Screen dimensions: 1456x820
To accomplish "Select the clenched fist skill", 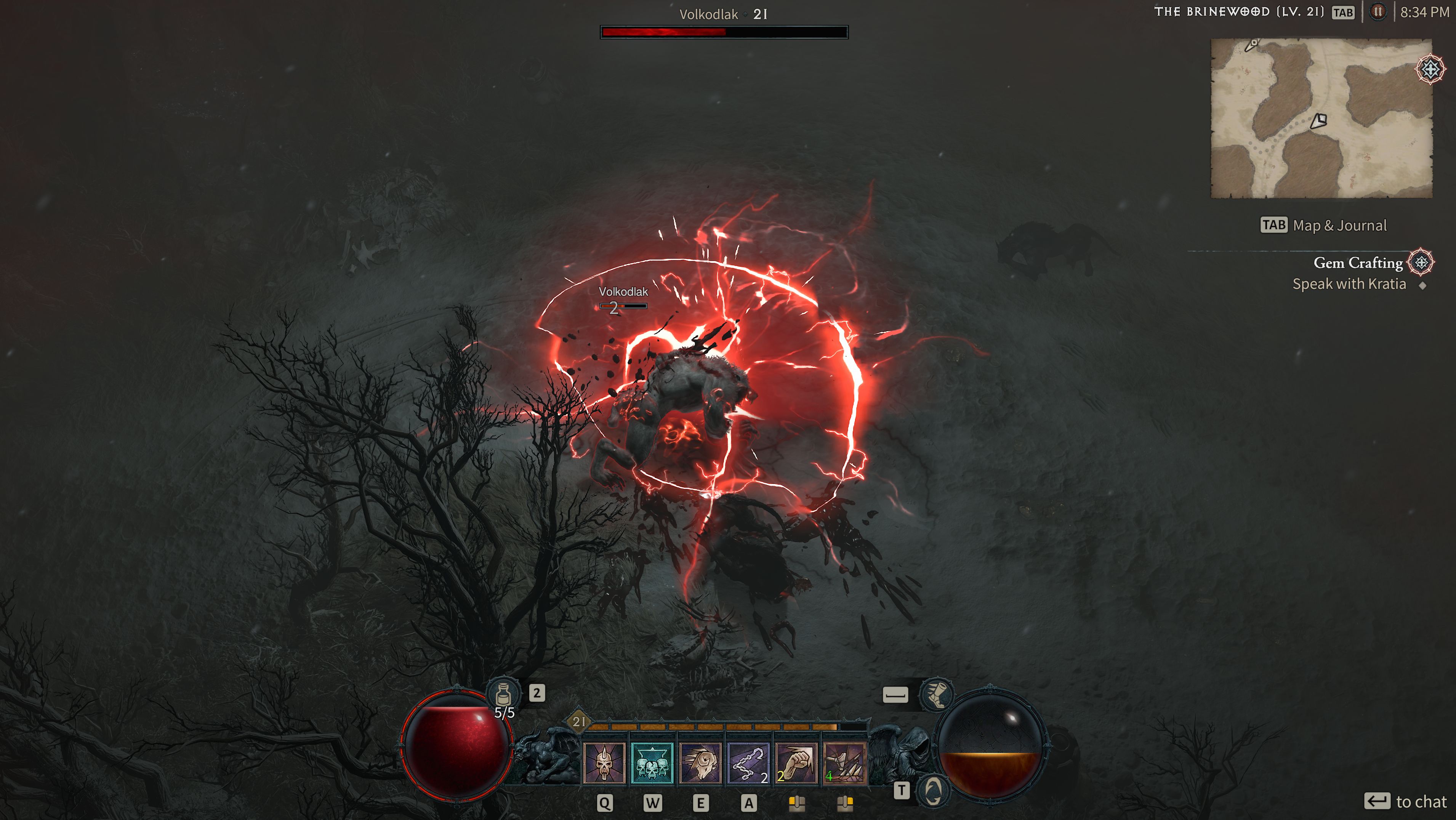I will click(x=796, y=764).
